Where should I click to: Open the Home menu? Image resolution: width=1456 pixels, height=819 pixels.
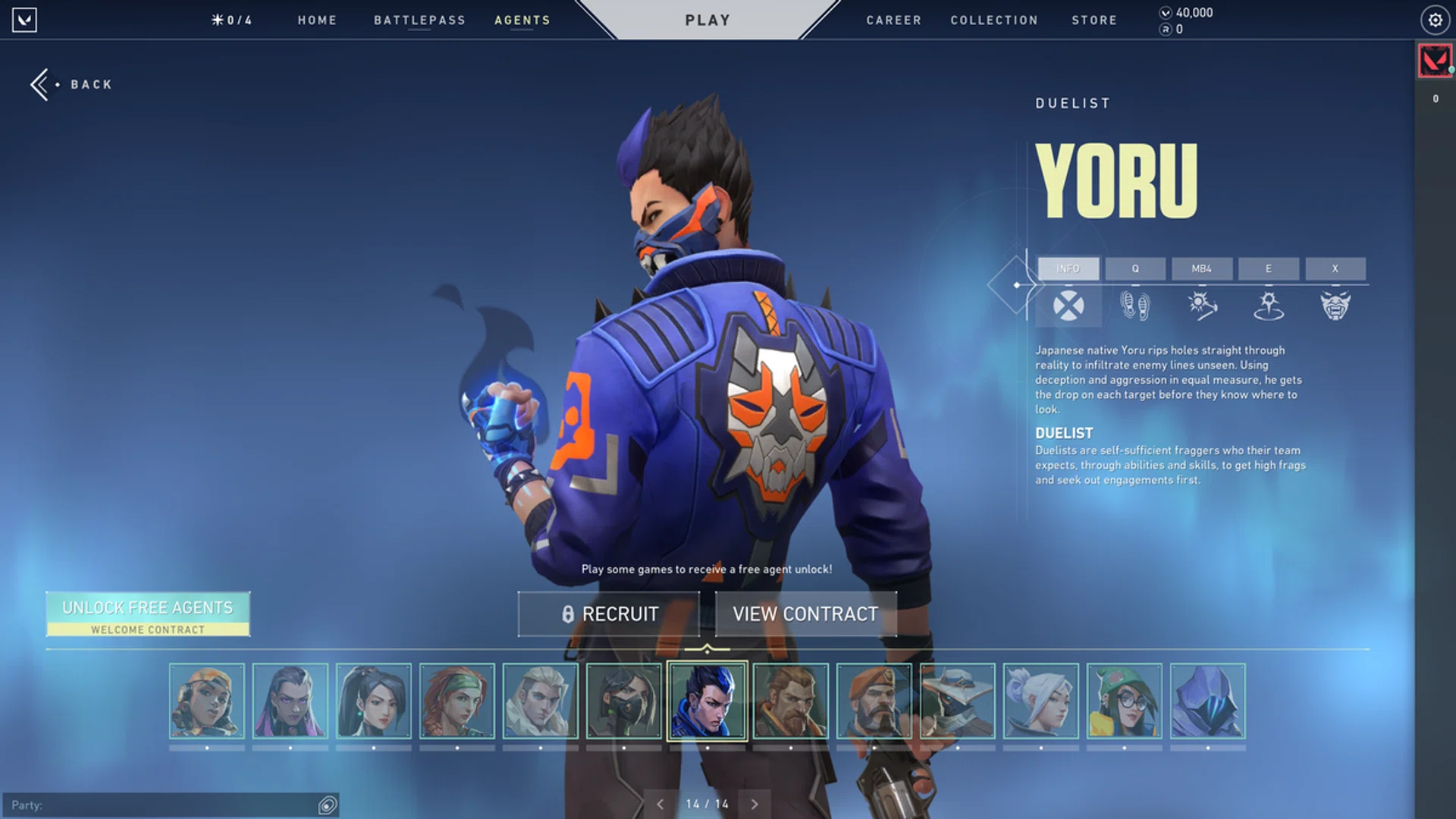(317, 20)
